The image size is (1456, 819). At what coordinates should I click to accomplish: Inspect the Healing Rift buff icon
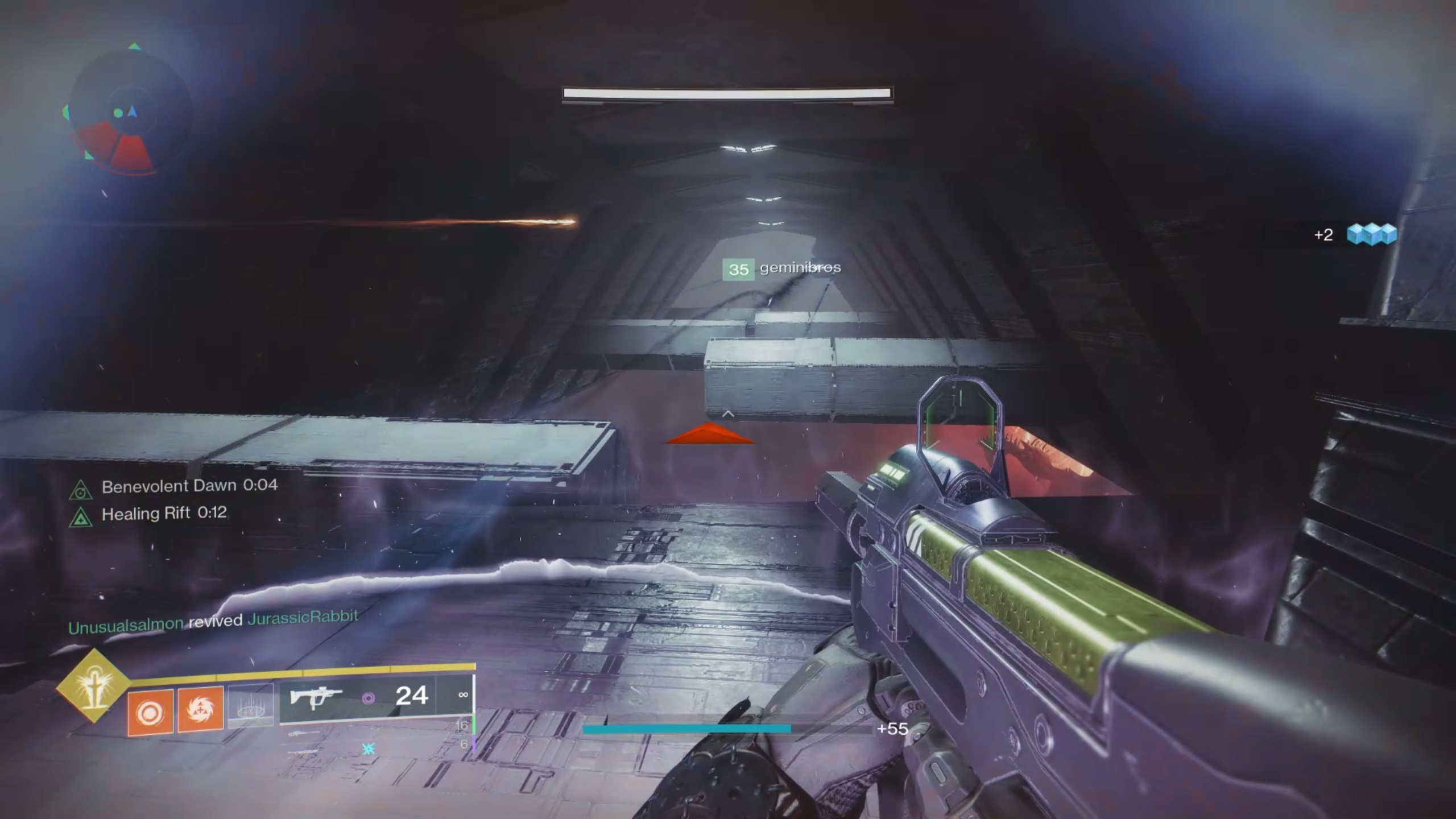(81, 517)
